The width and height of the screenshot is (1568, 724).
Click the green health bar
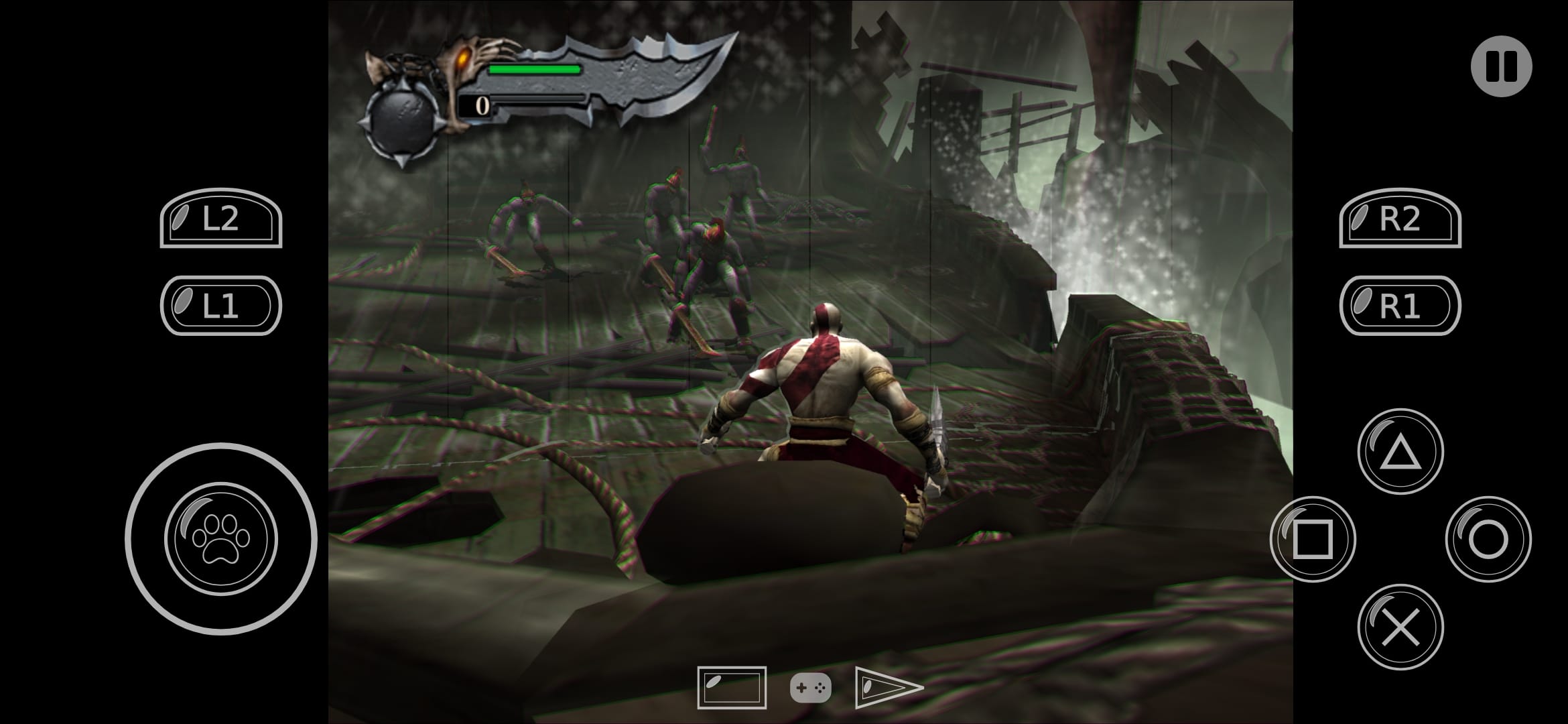(533, 68)
